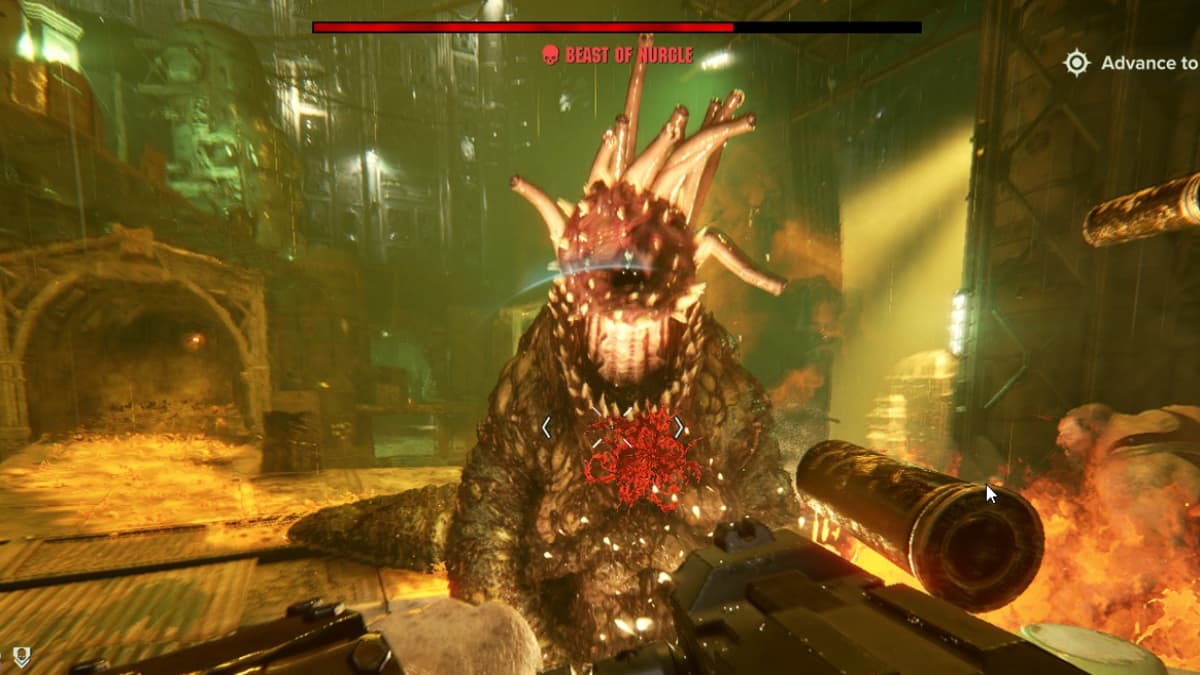
Task: Click the objective marker icon beside Advance to
Action: click(1076, 63)
